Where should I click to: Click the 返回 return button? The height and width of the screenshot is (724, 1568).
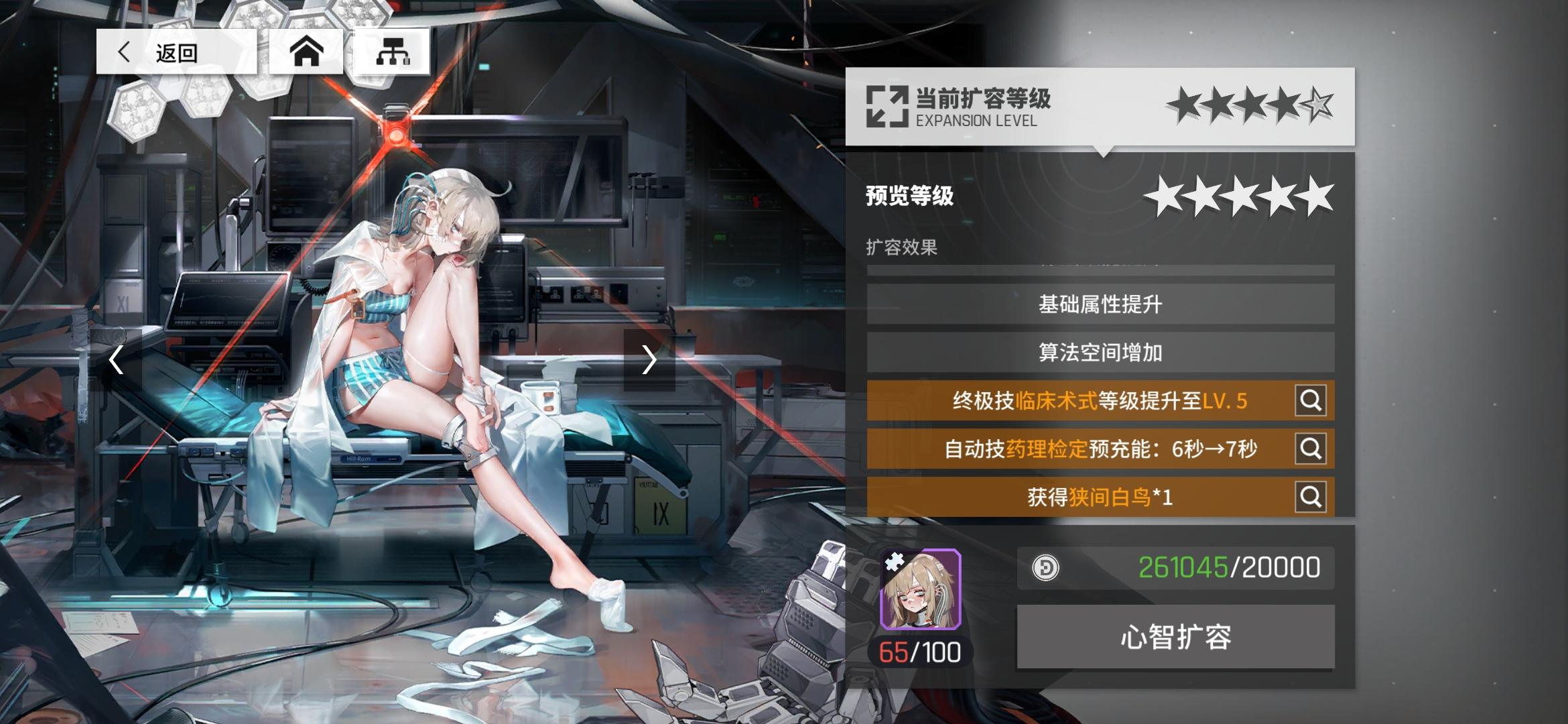click(x=178, y=52)
